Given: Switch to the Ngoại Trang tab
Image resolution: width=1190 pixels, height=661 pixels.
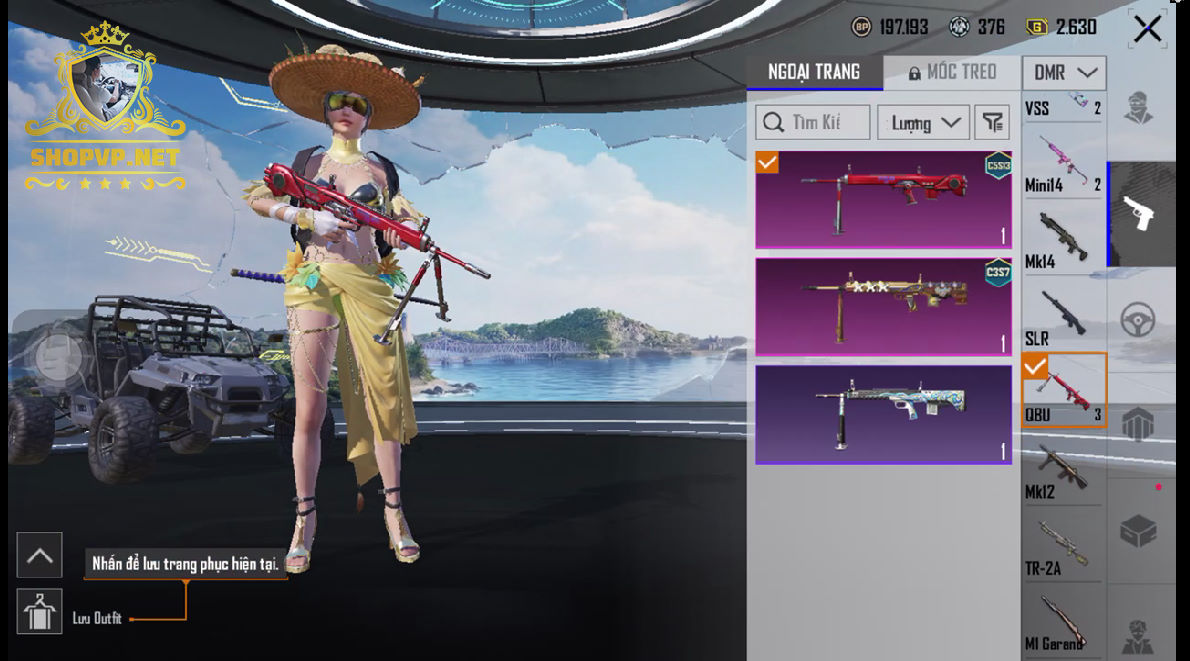Looking at the screenshot, I should click(813, 72).
